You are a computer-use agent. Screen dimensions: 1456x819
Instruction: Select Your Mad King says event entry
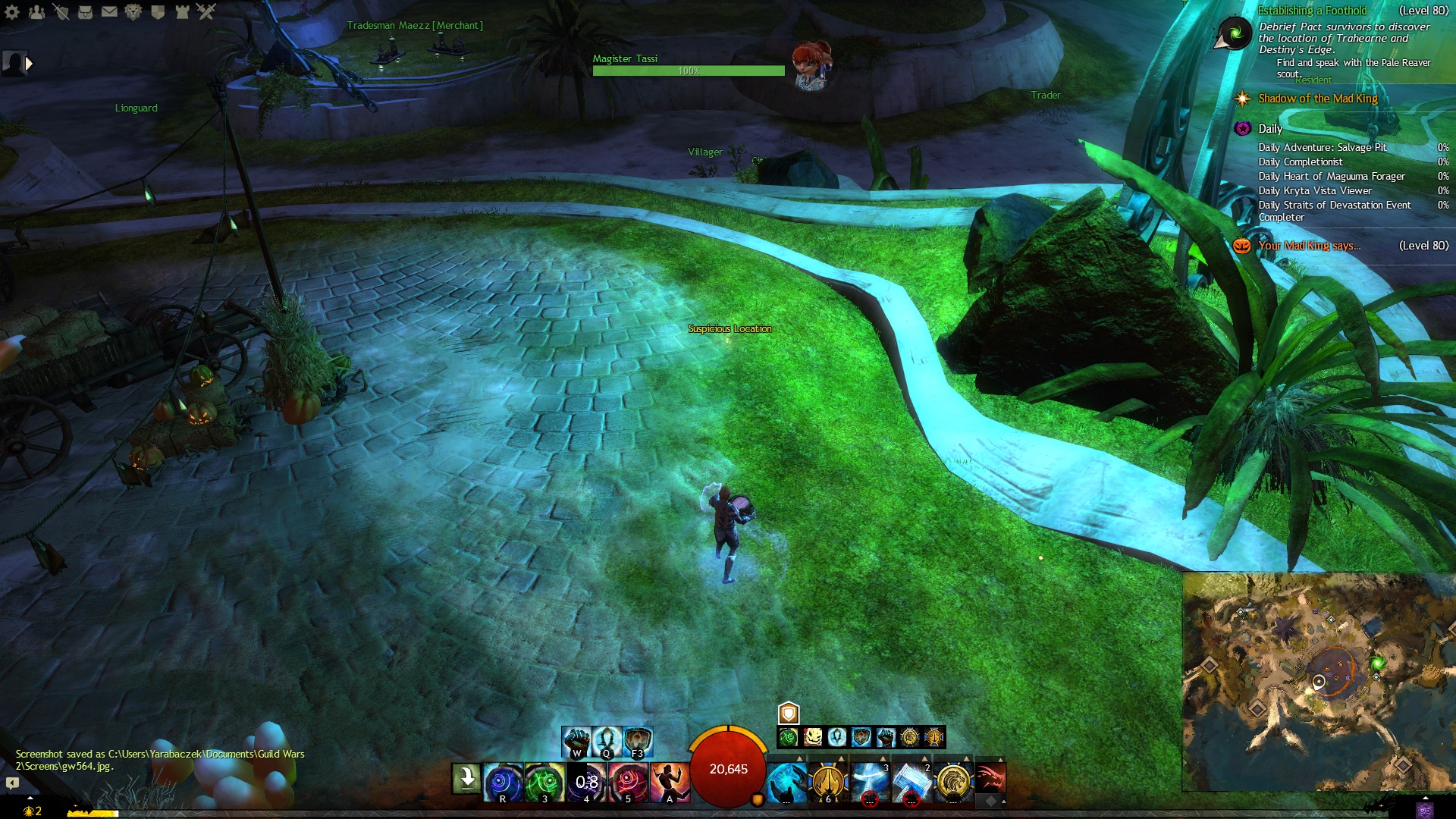click(1309, 246)
